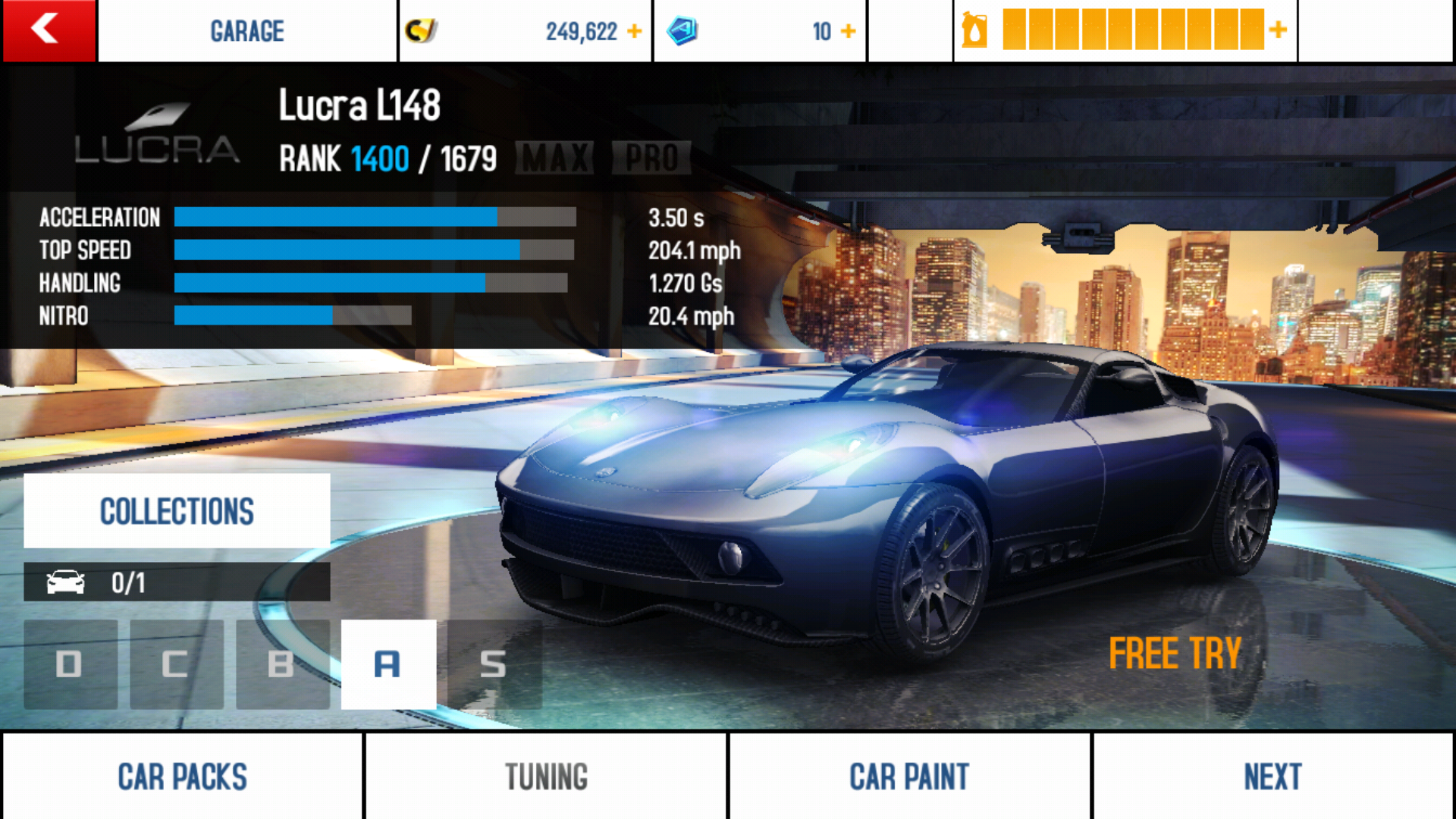The width and height of the screenshot is (1456, 819).
Task: Open the Collections panel
Action: click(x=177, y=511)
